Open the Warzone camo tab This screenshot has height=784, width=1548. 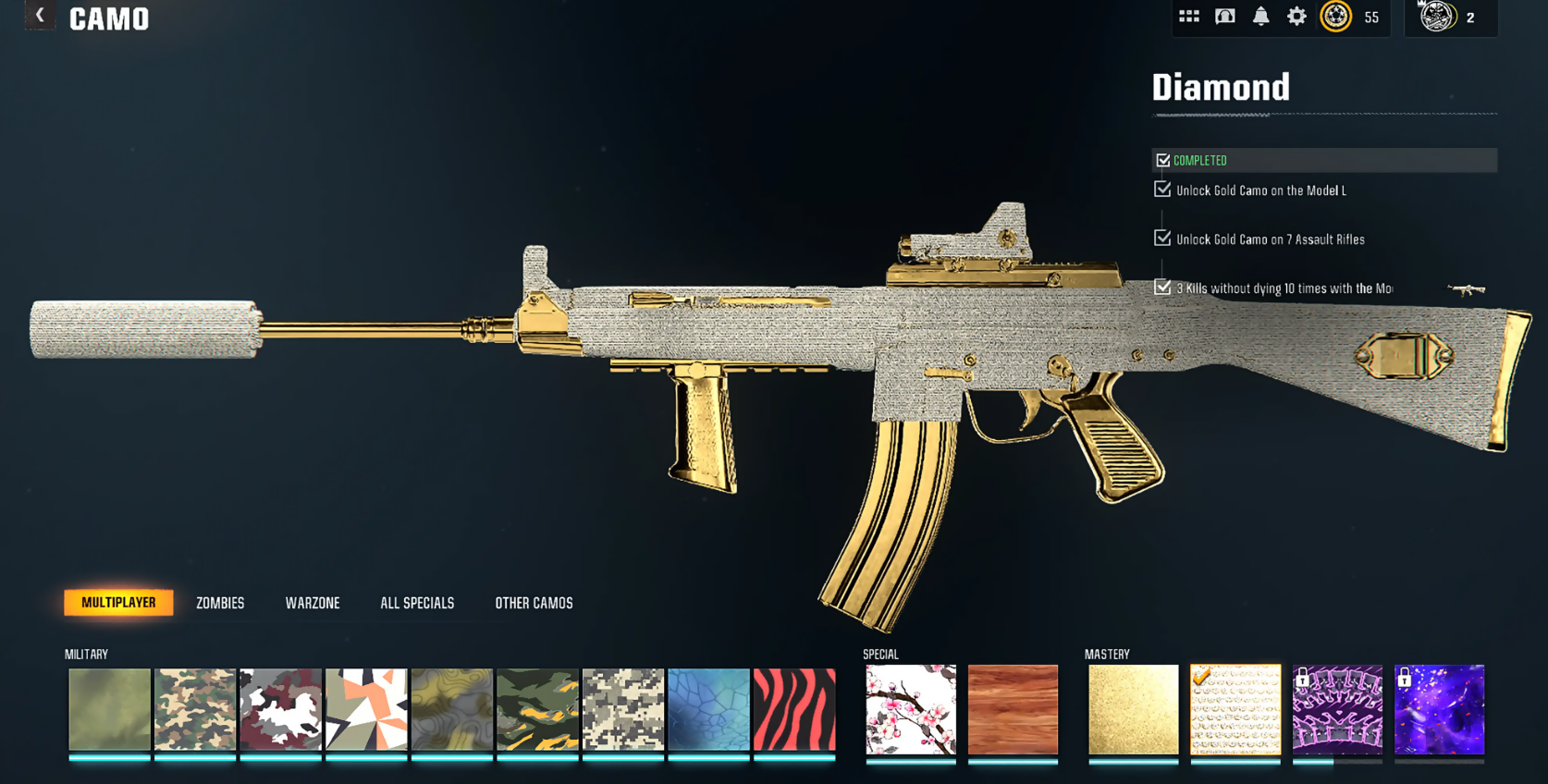(x=313, y=603)
